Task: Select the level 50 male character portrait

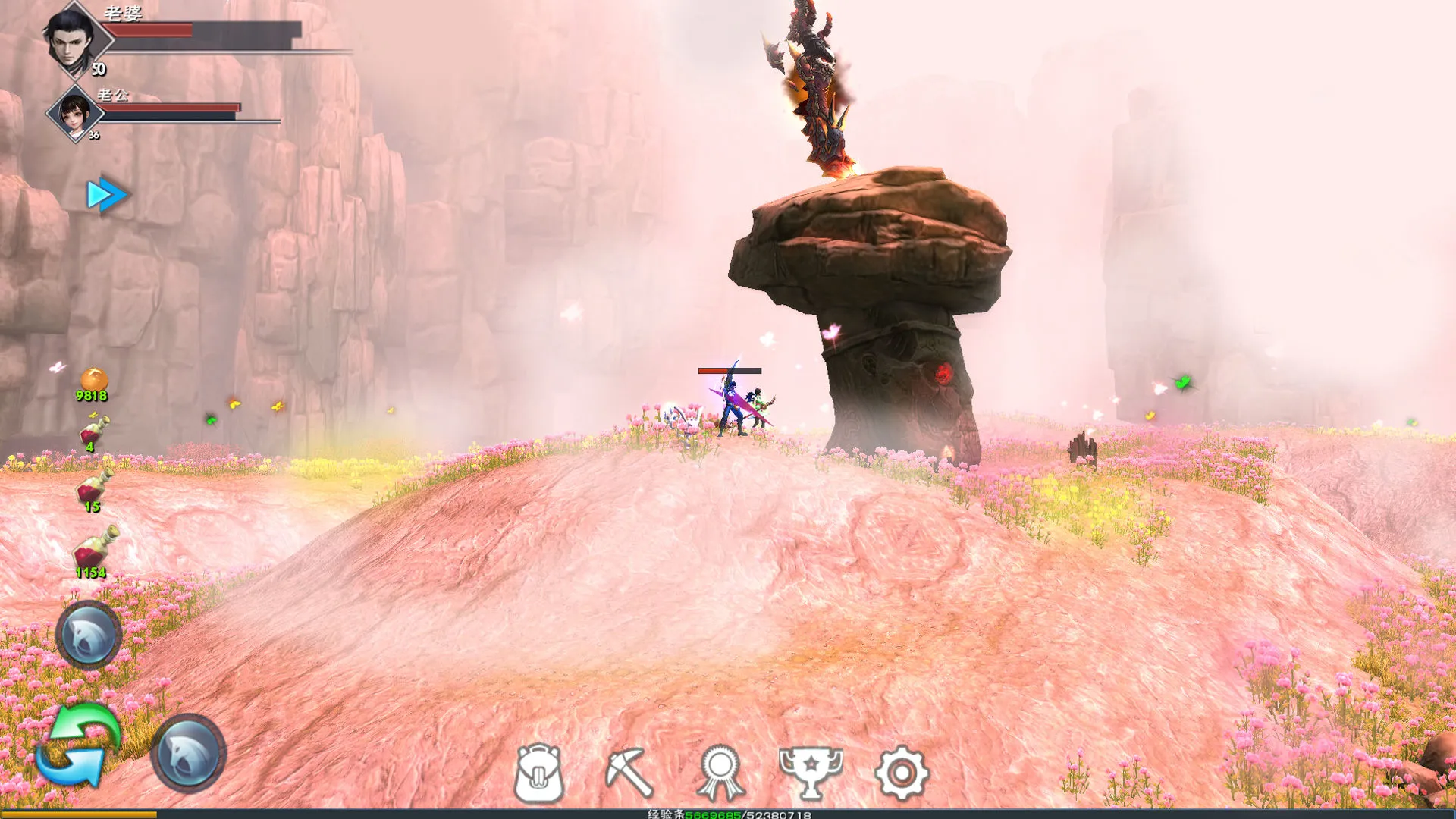Action: [74, 39]
